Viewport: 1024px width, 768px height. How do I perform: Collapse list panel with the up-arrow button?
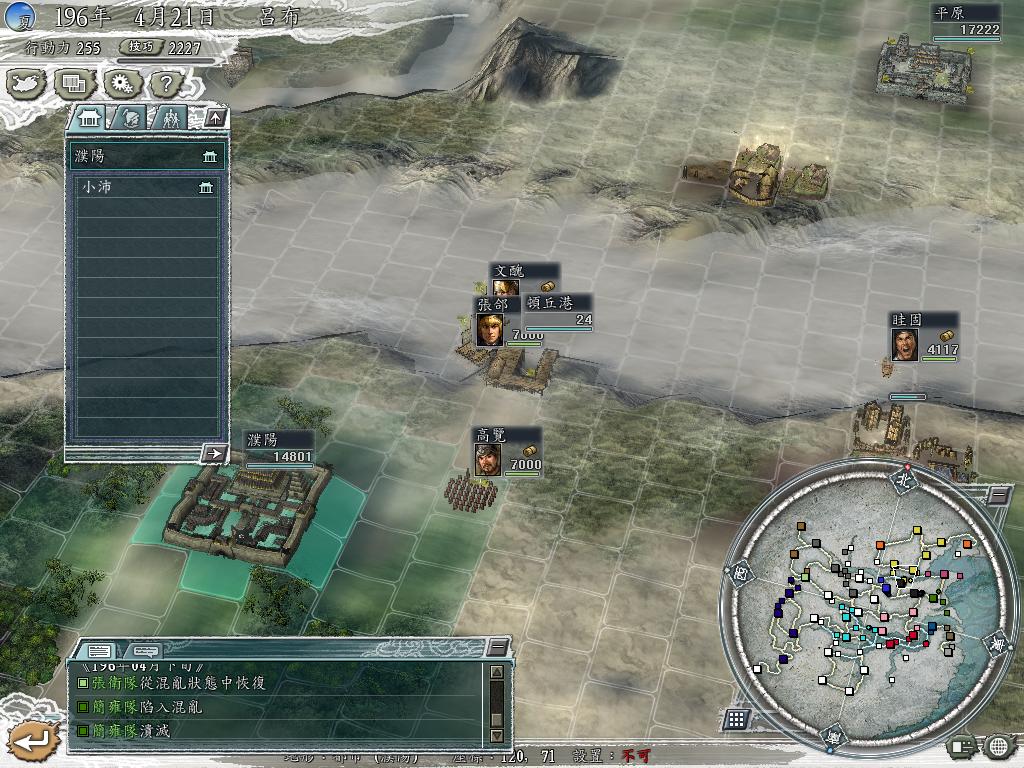coord(216,118)
